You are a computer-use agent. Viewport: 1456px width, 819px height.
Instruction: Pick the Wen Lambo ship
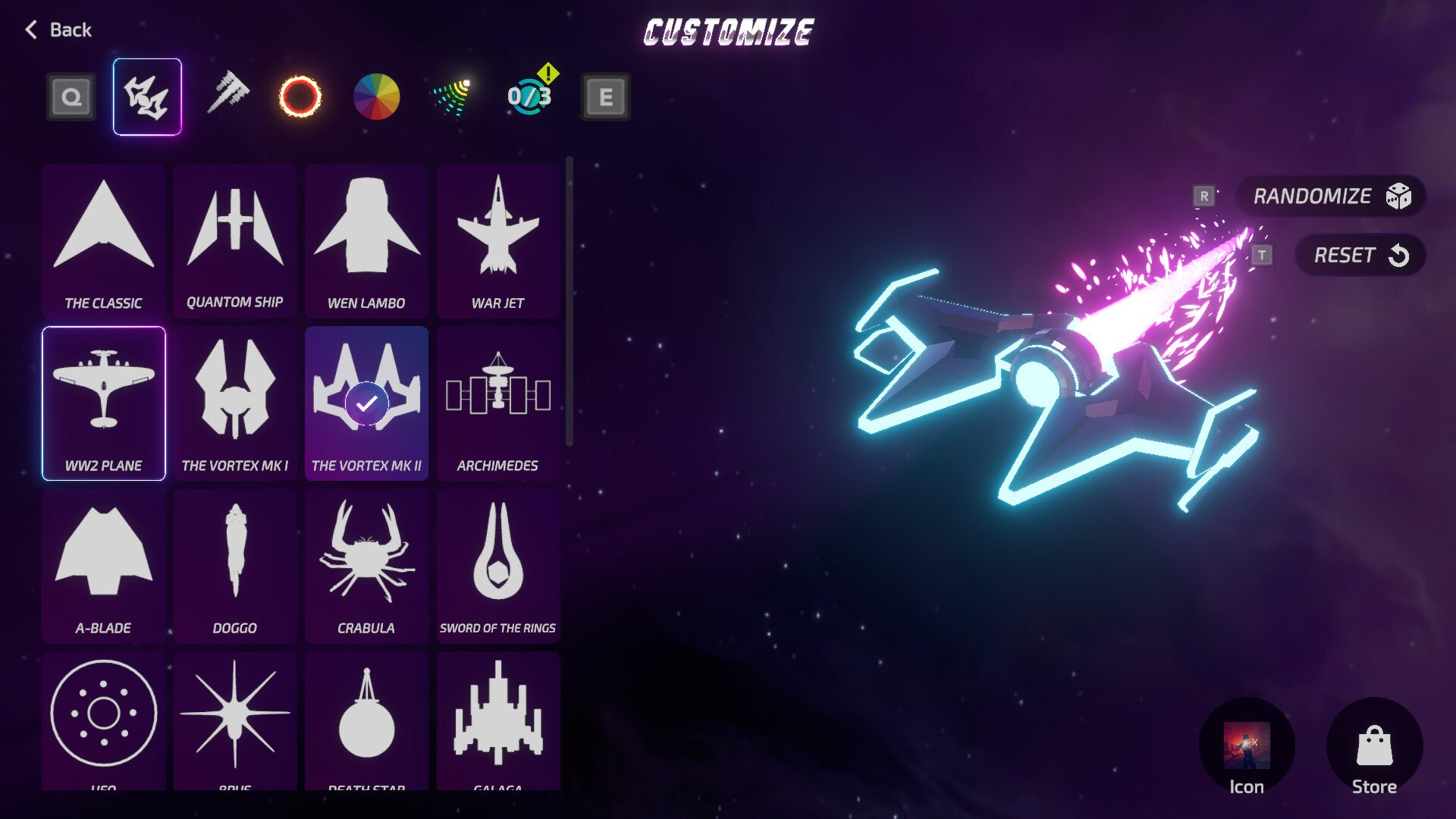366,241
